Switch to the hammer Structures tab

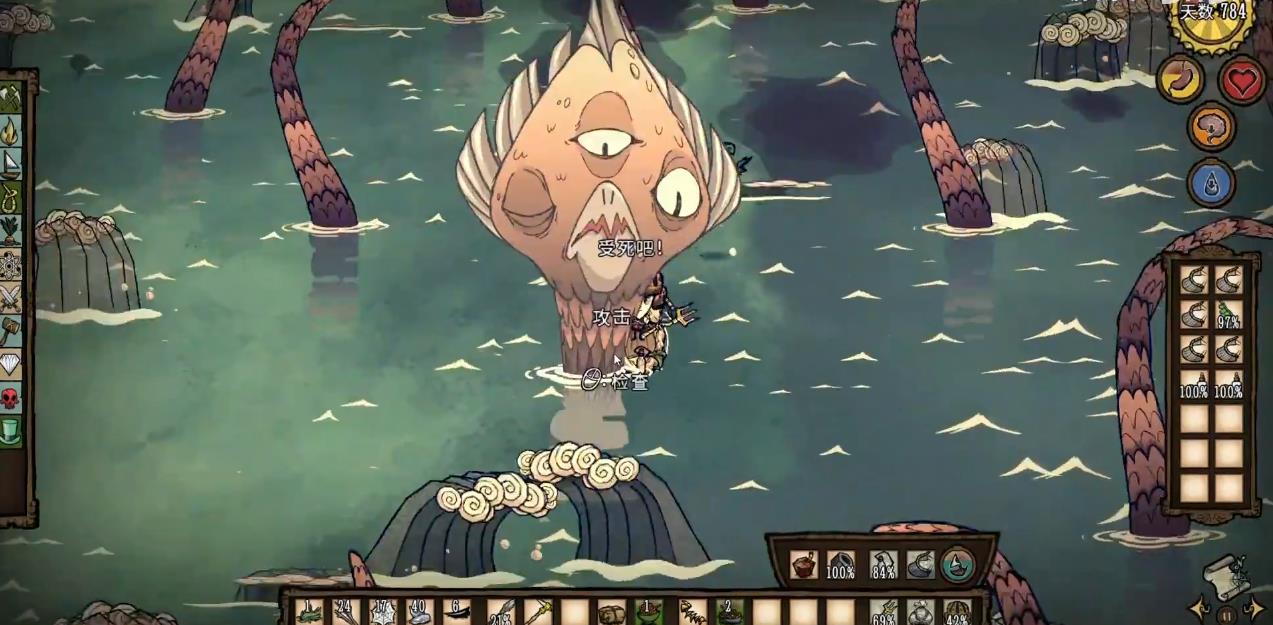11,331
